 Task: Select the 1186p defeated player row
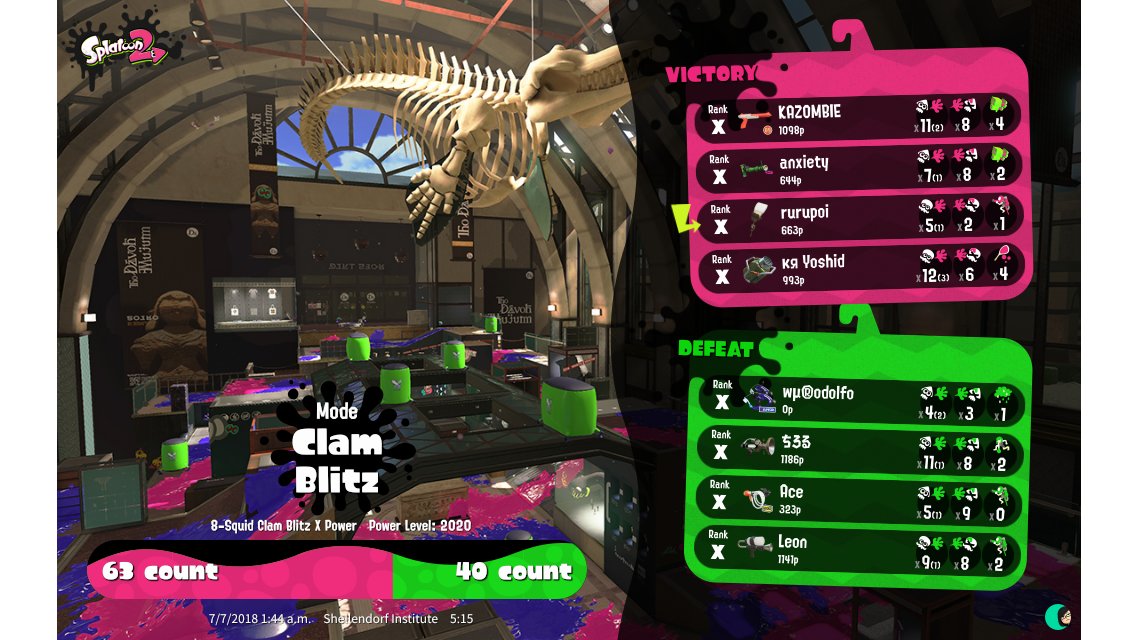pyautogui.click(x=860, y=450)
